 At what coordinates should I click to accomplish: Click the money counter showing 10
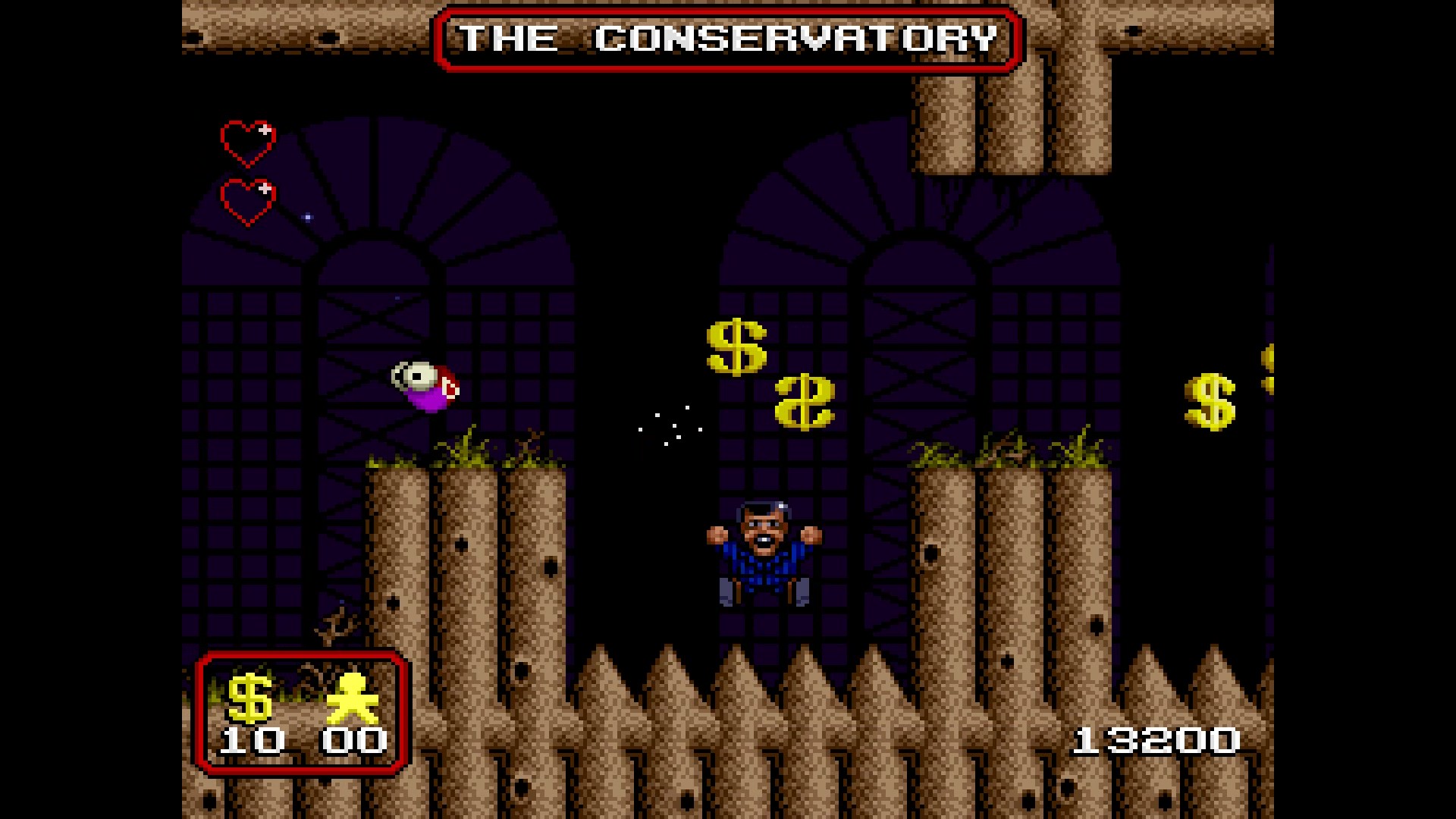(x=250, y=739)
